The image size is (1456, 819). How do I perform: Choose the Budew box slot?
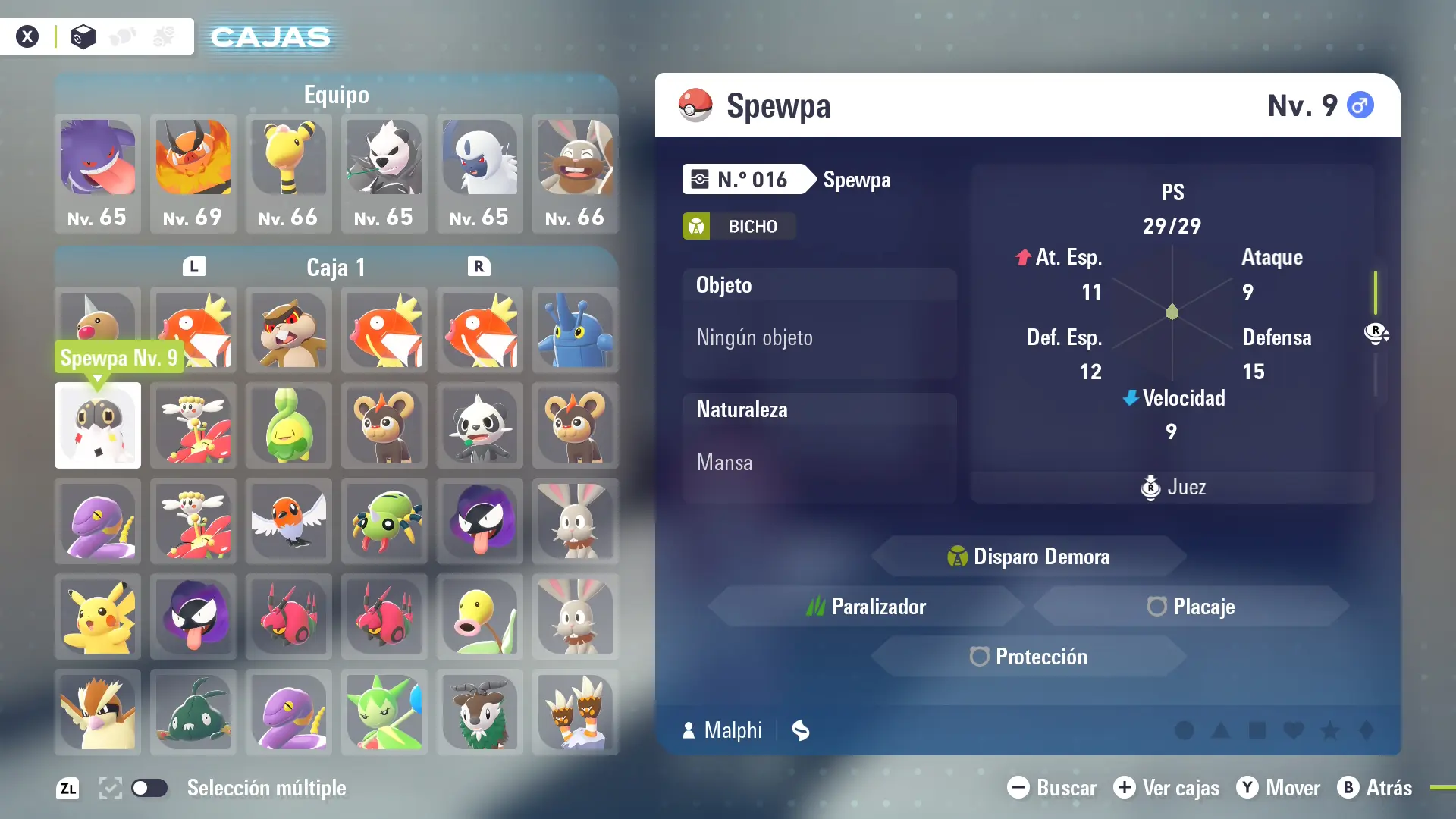289,425
